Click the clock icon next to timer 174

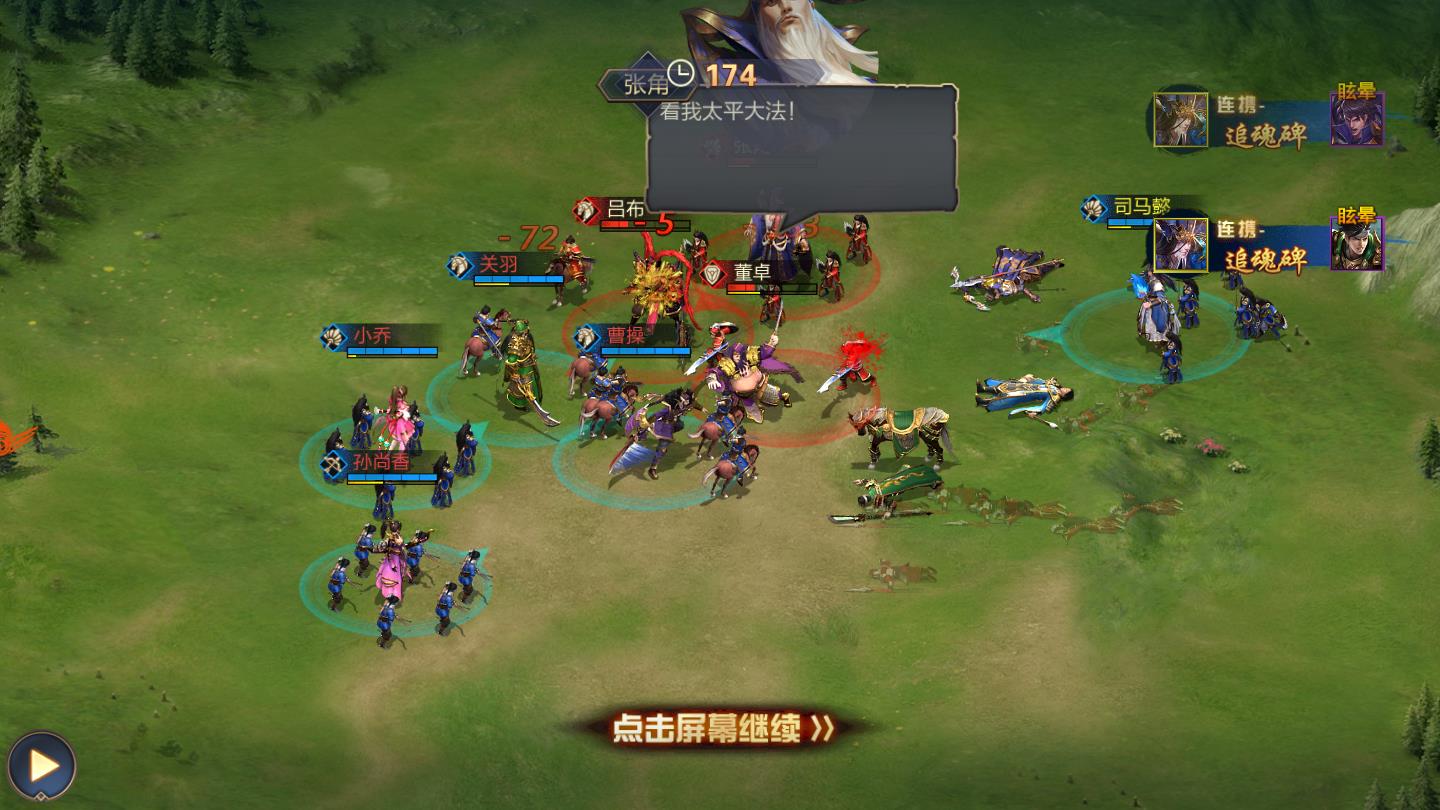click(x=681, y=72)
